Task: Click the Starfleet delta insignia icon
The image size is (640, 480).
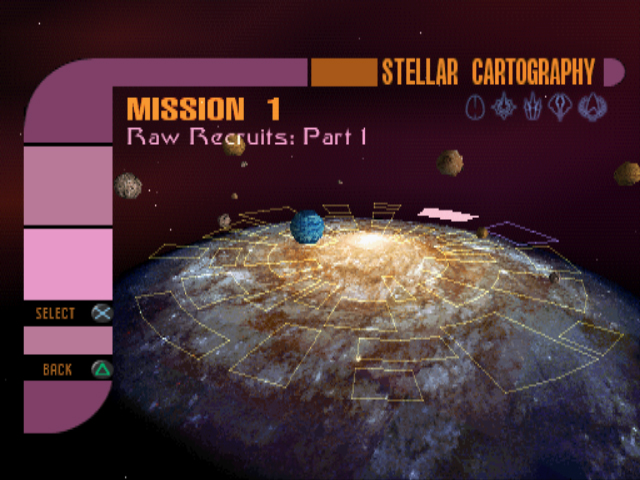Action: coord(593,106)
